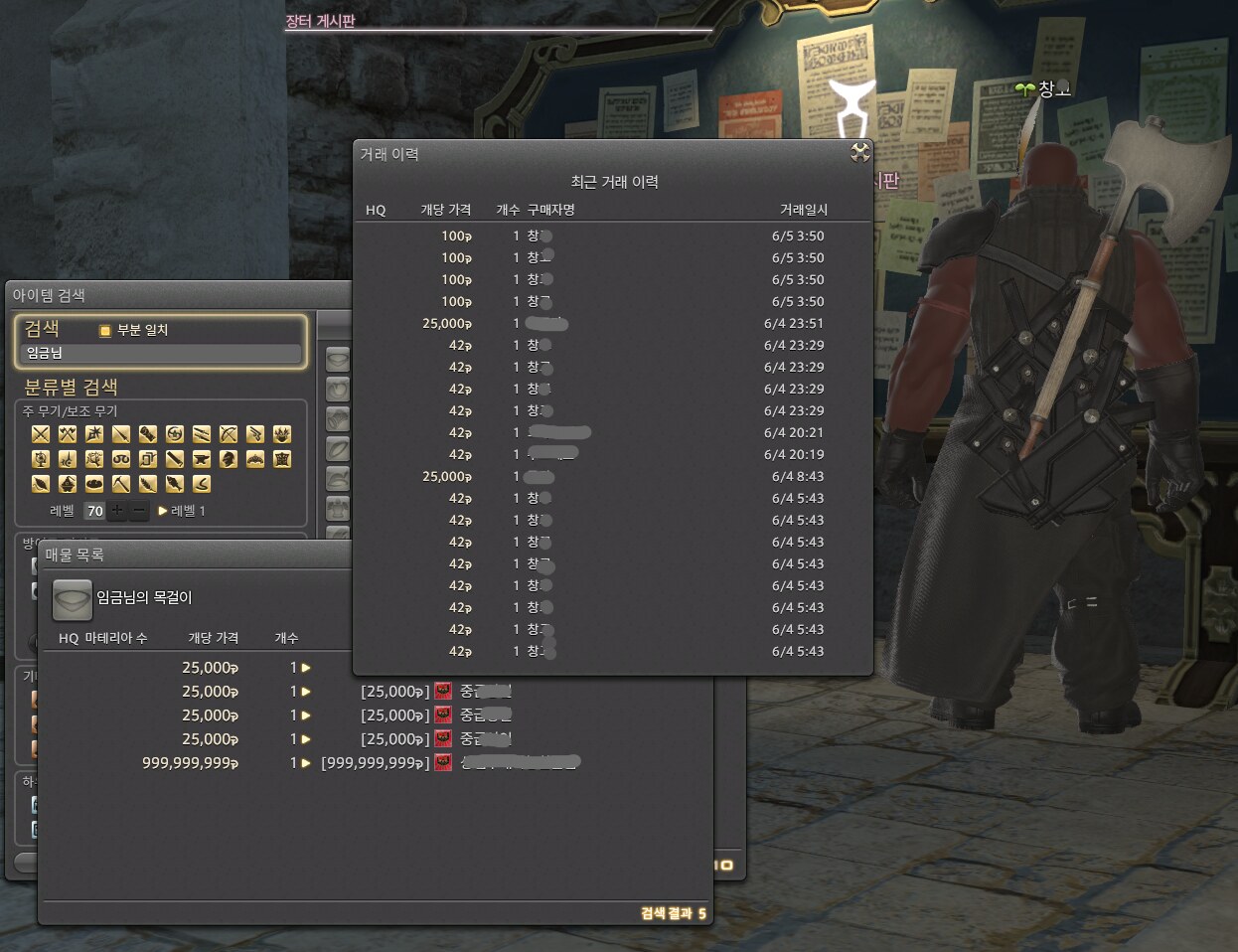
Task: Click the 임금님 search text field
Action: click(161, 354)
